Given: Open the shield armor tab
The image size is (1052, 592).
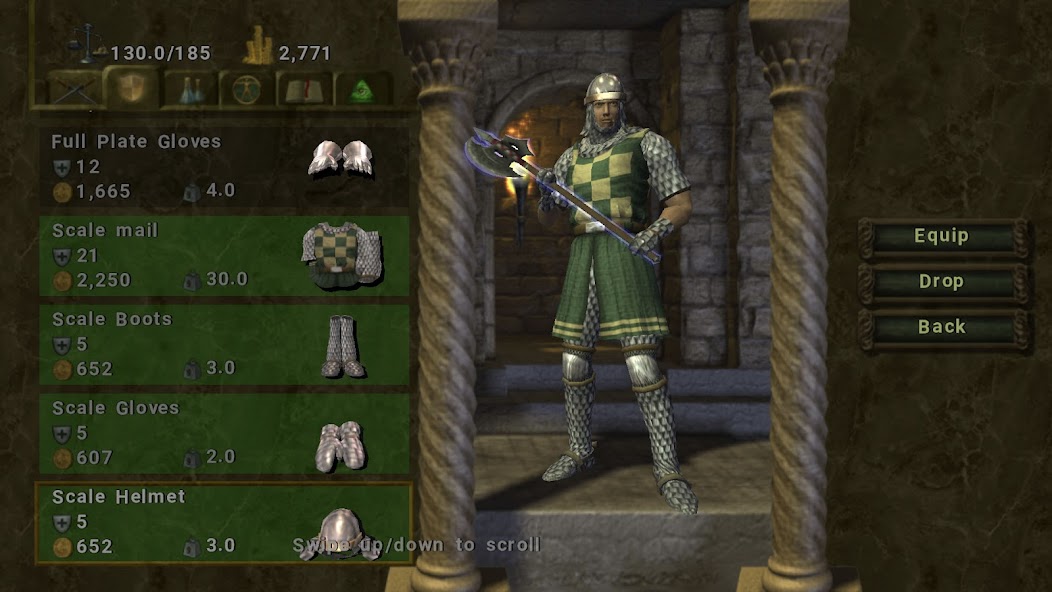Looking at the screenshot, I should 132,89.
